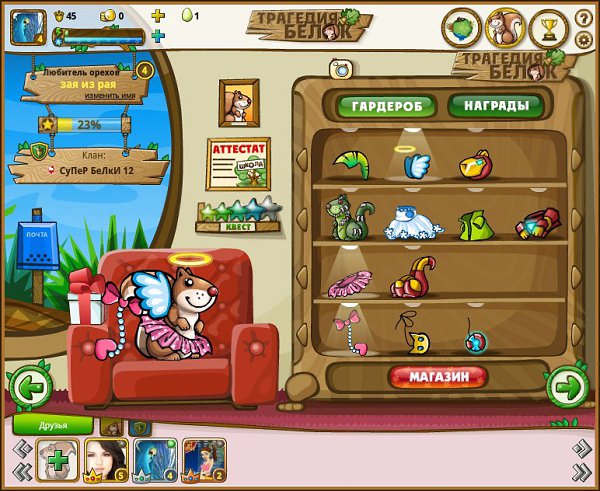The height and width of the screenshot is (491, 600).
Task: Select the pink bow tail accessory
Action: pos(349,334)
